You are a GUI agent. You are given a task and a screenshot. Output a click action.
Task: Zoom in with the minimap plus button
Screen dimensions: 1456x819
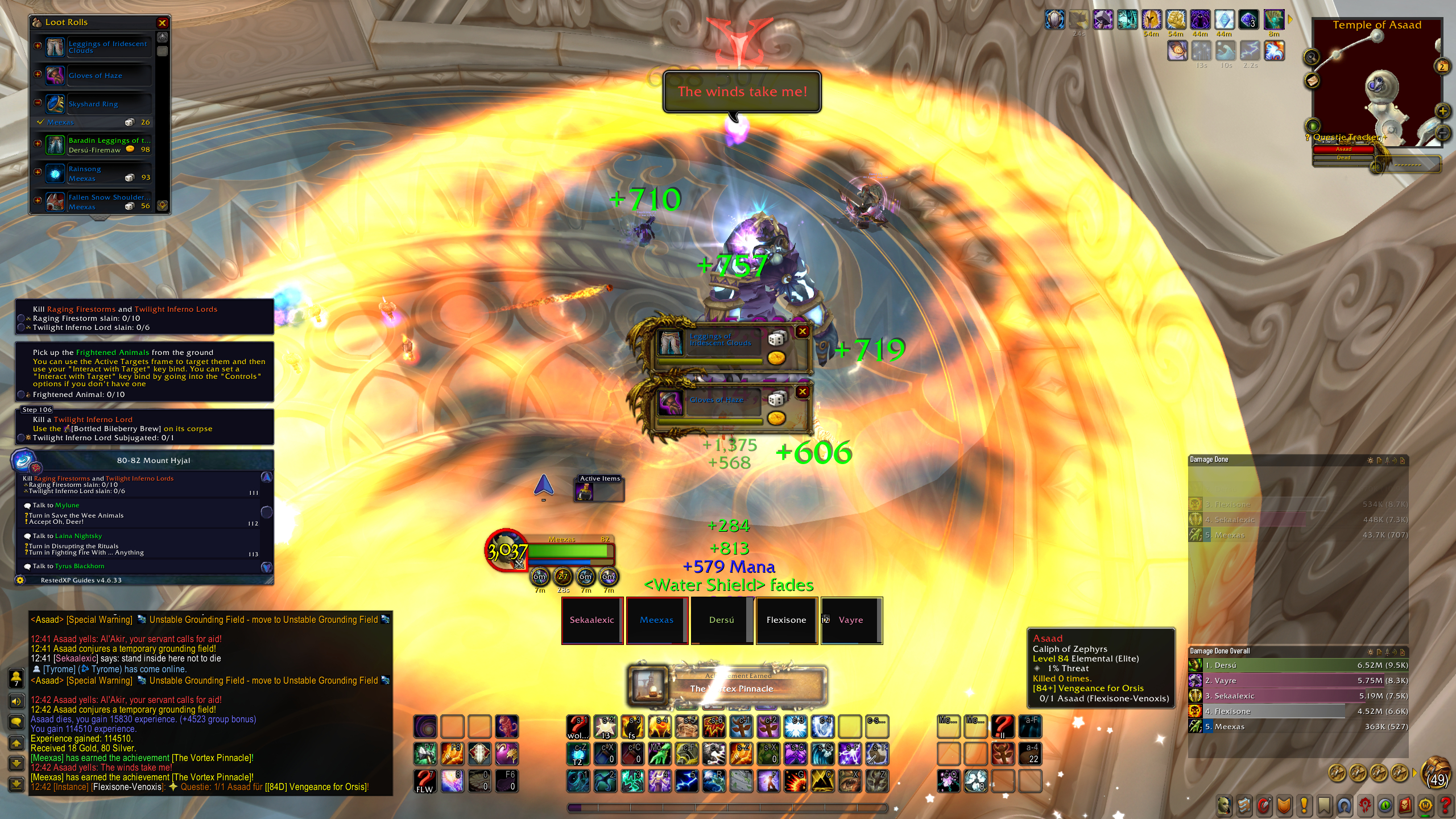[x=1442, y=111]
